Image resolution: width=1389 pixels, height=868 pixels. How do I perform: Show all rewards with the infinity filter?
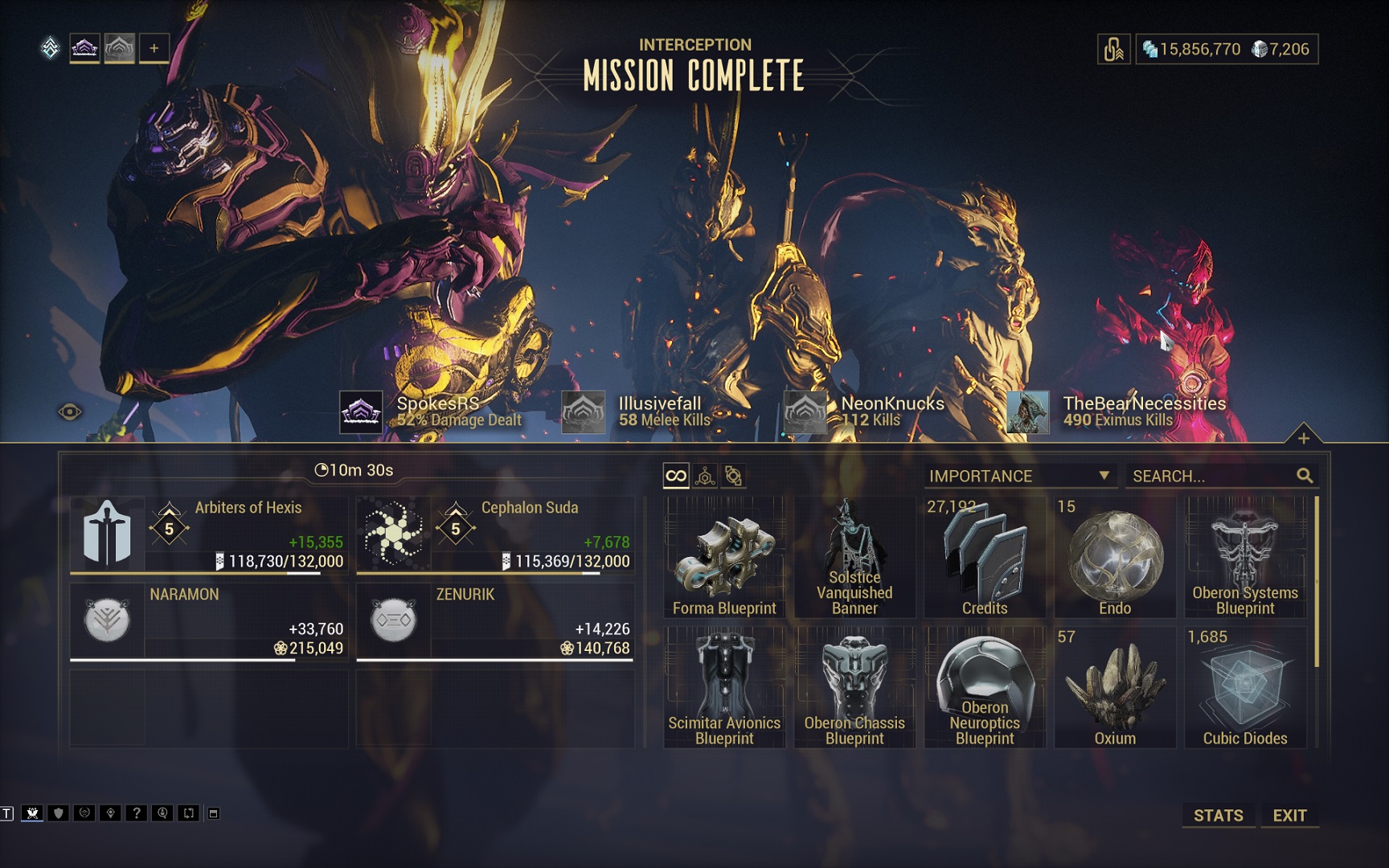(x=676, y=476)
